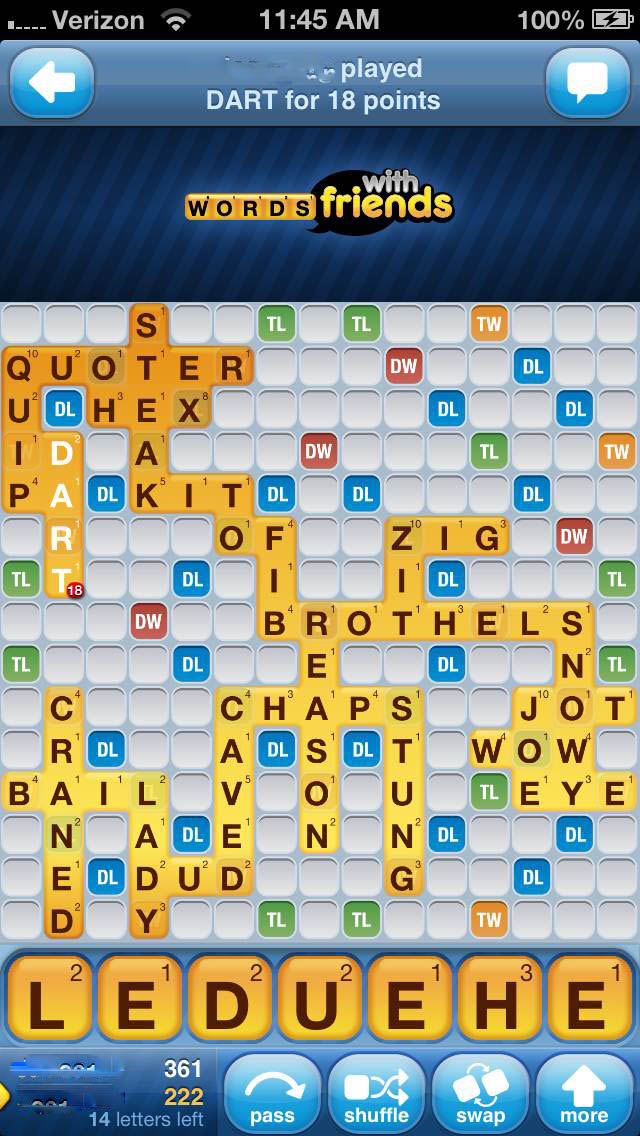This screenshot has height=1136, width=640.
Task: Swap tiles with the swap button
Action: click(480, 1095)
